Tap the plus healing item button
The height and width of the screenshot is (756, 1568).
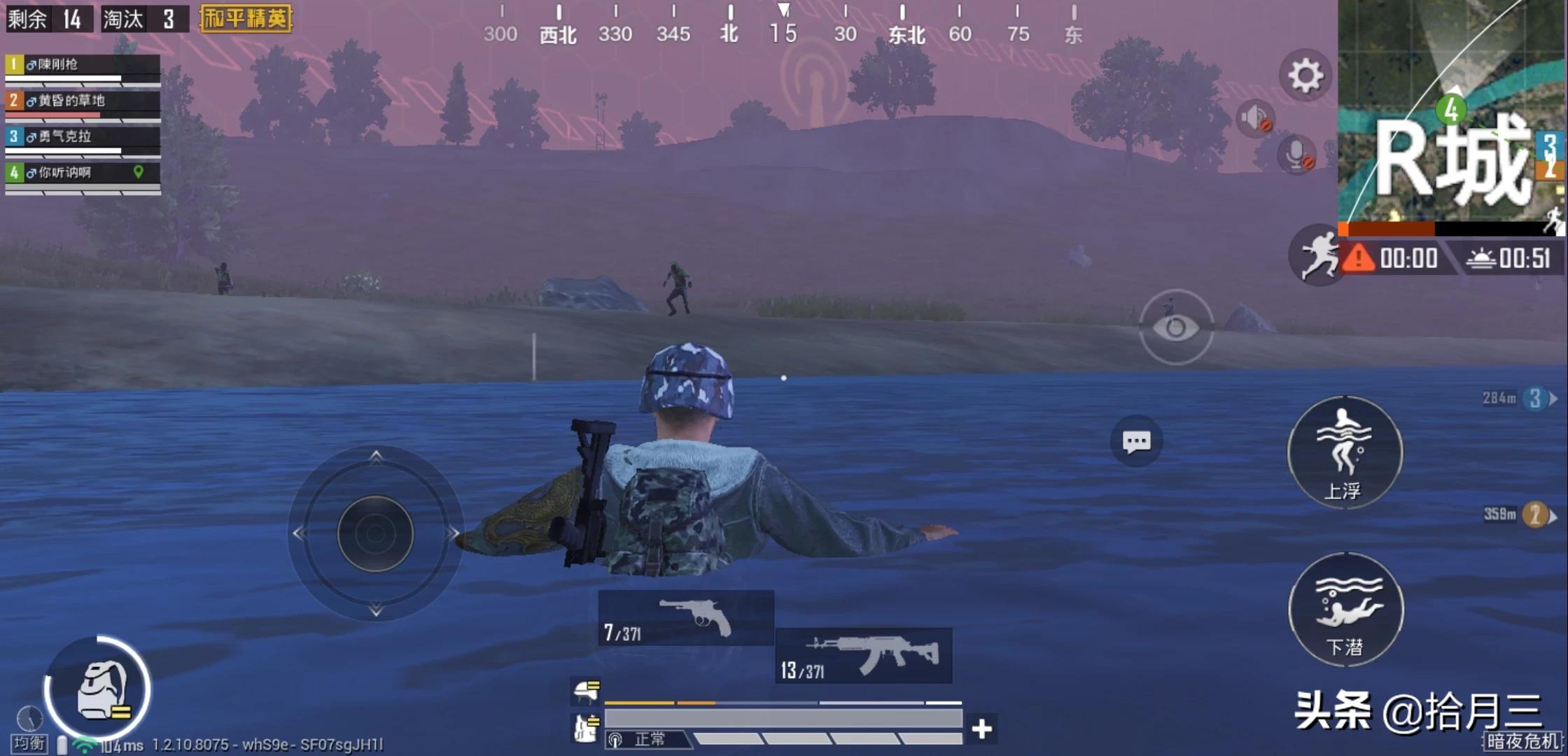(x=981, y=729)
